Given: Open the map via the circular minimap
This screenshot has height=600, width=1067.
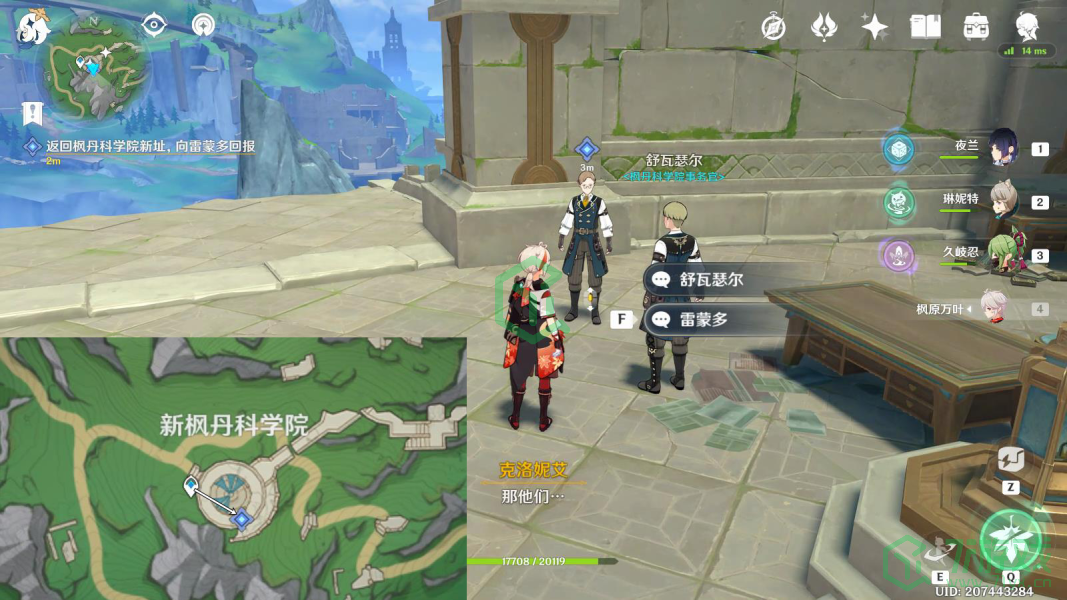Looking at the screenshot, I should pyautogui.click(x=94, y=72).
